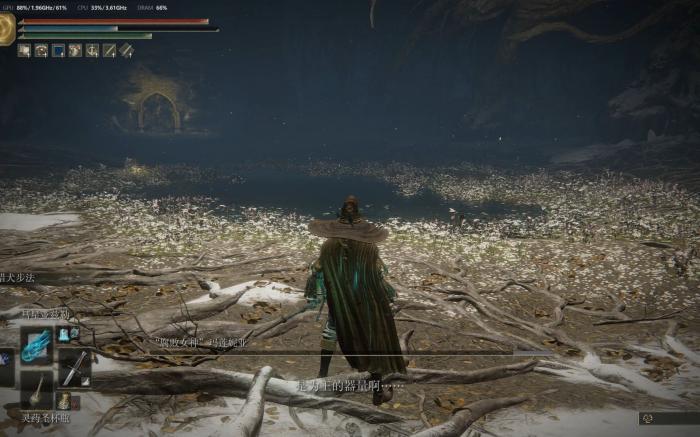
Task: Click the golden round emblem beside the health bar
Action: (x=6, y=28)
